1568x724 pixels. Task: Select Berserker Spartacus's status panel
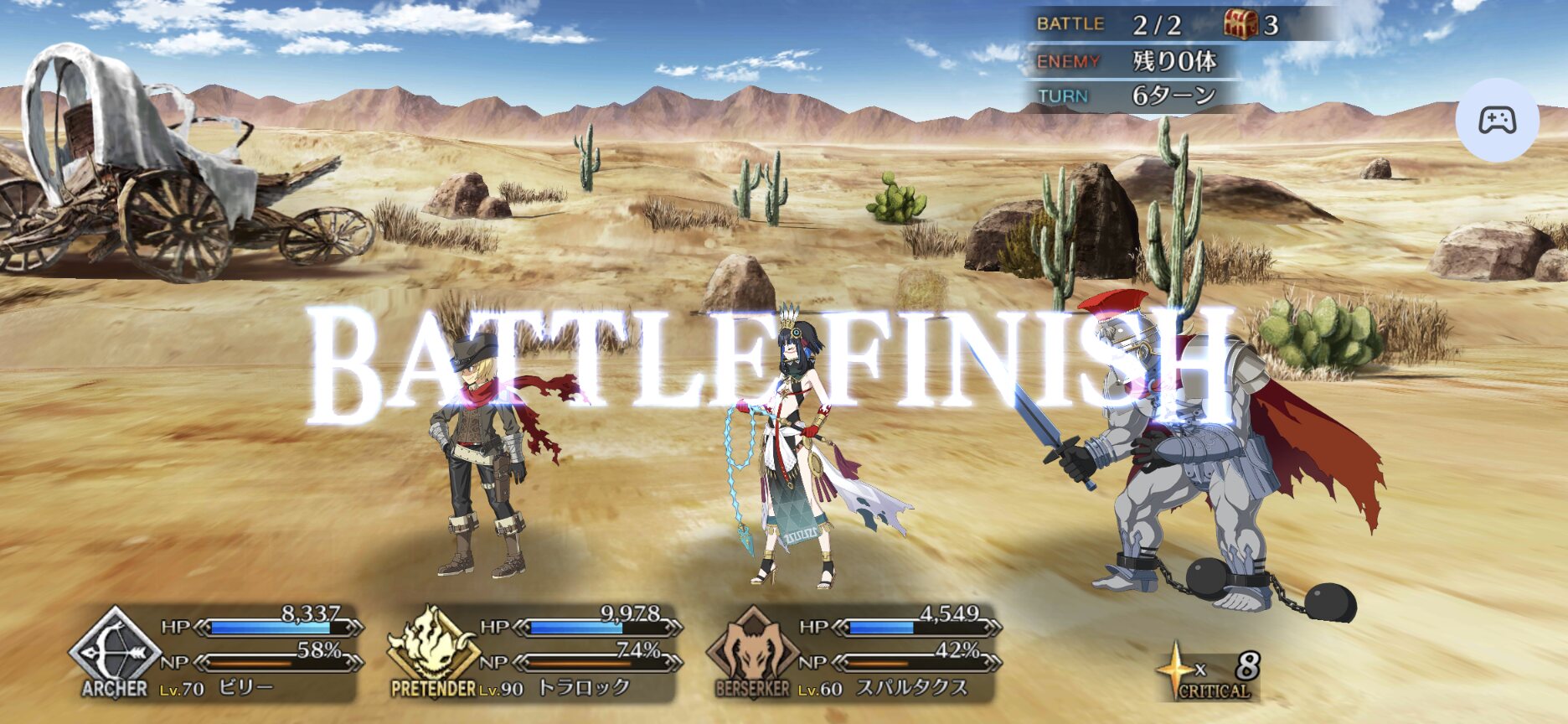[x=854, y=654]
